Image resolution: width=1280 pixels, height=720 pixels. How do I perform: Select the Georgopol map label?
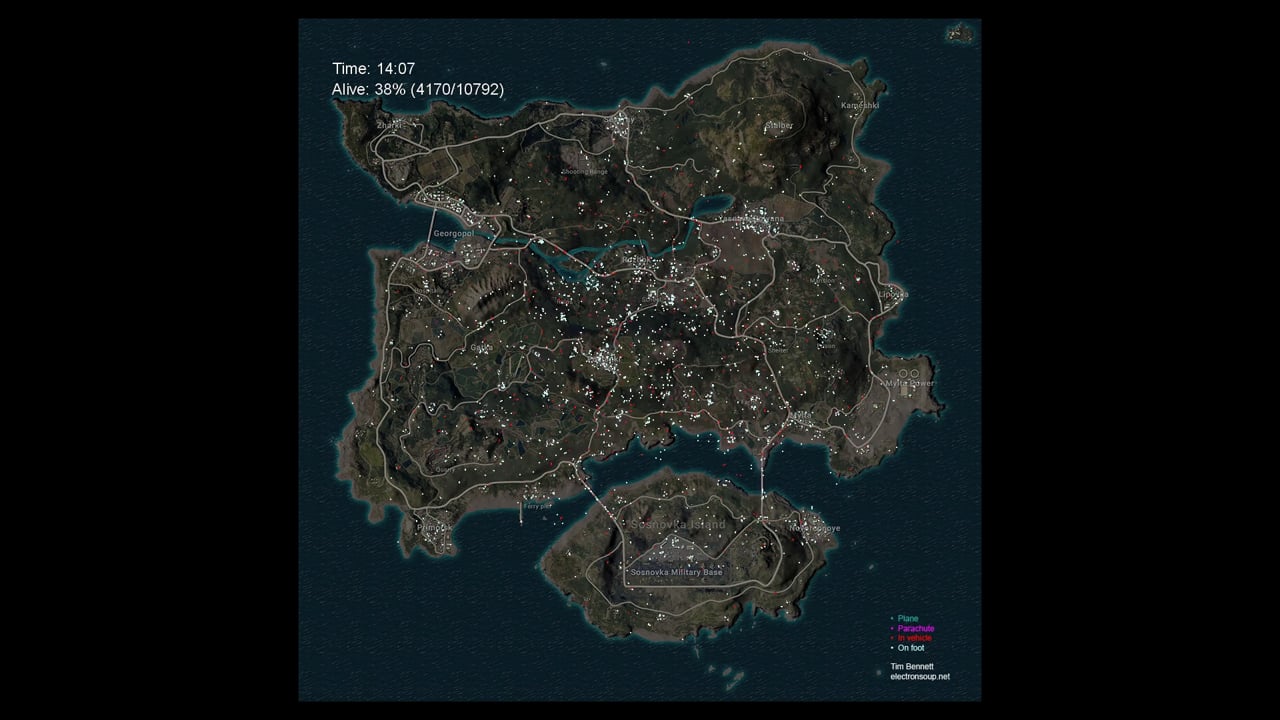click(x=453, y=233)
